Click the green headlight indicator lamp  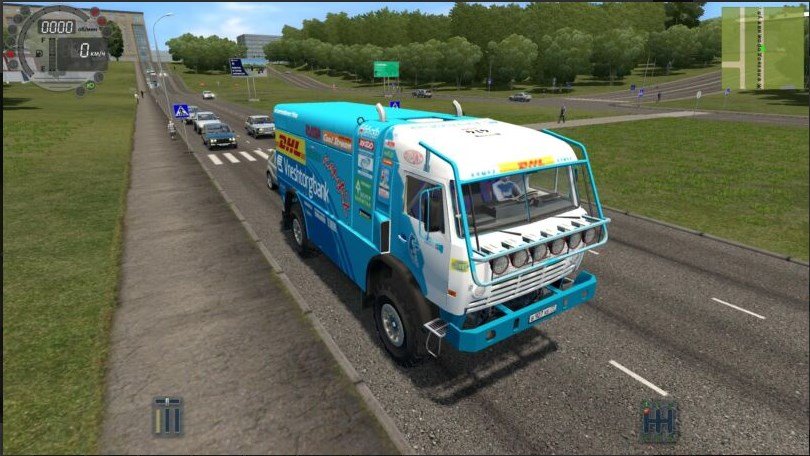(89, 85)
